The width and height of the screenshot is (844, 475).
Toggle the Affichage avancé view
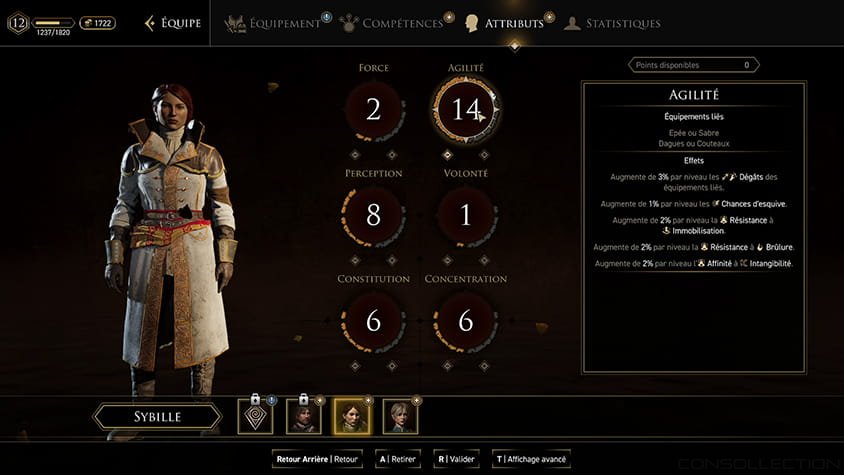[531, 459]
